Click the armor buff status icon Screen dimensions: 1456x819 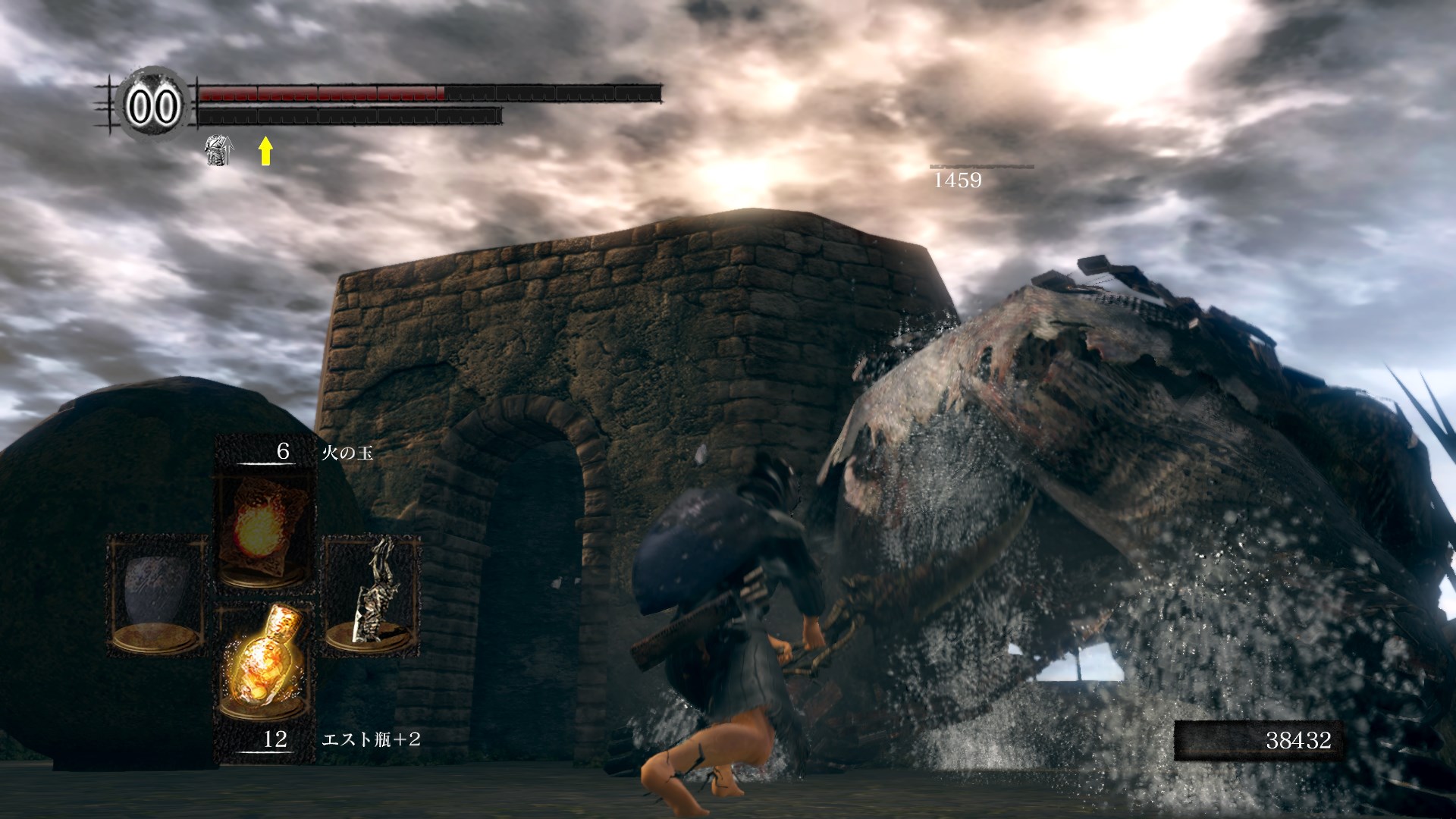pyautogui.click(x=218, y=150)
